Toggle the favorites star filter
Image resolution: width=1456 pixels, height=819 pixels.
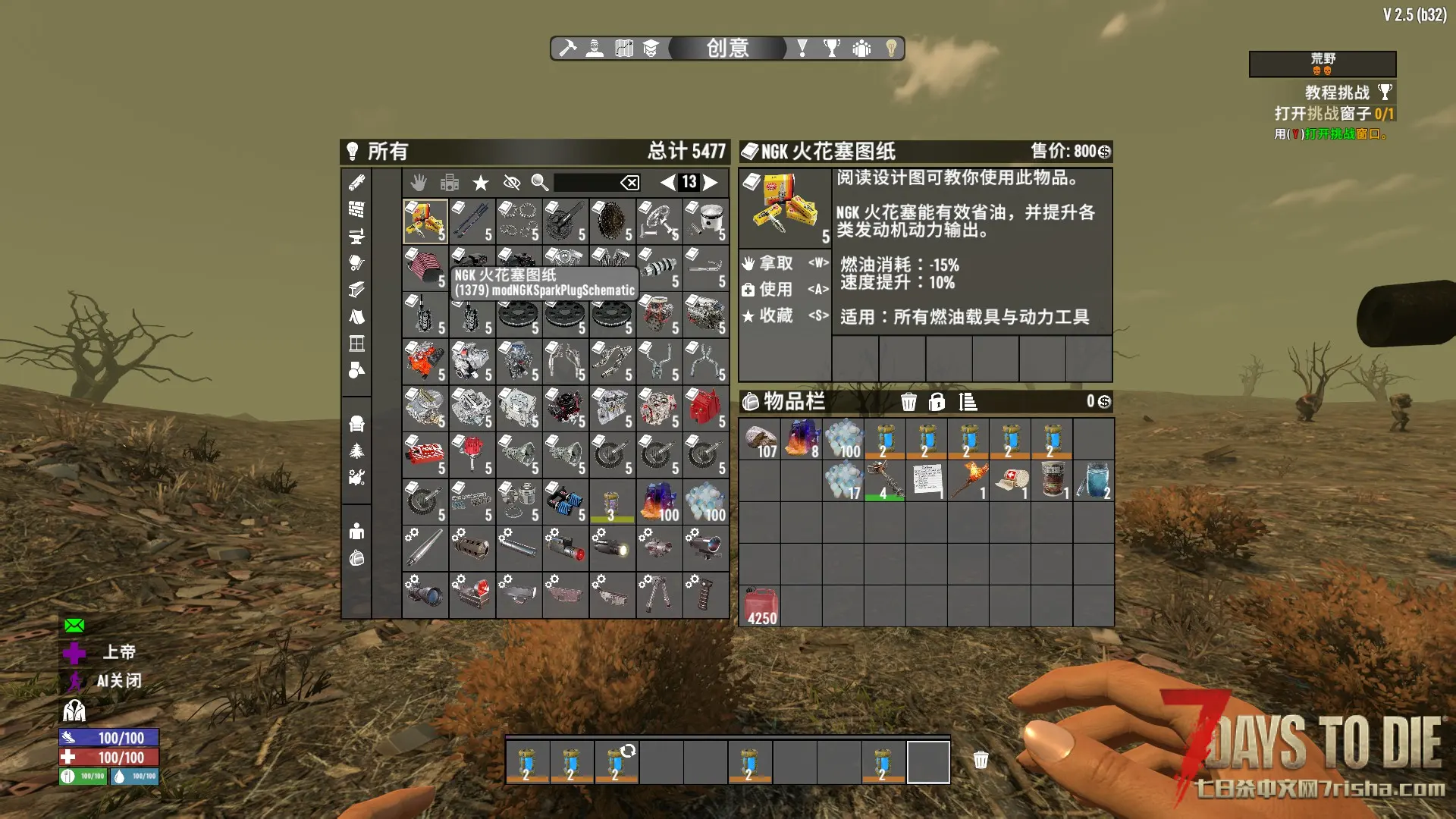[481, 182]
